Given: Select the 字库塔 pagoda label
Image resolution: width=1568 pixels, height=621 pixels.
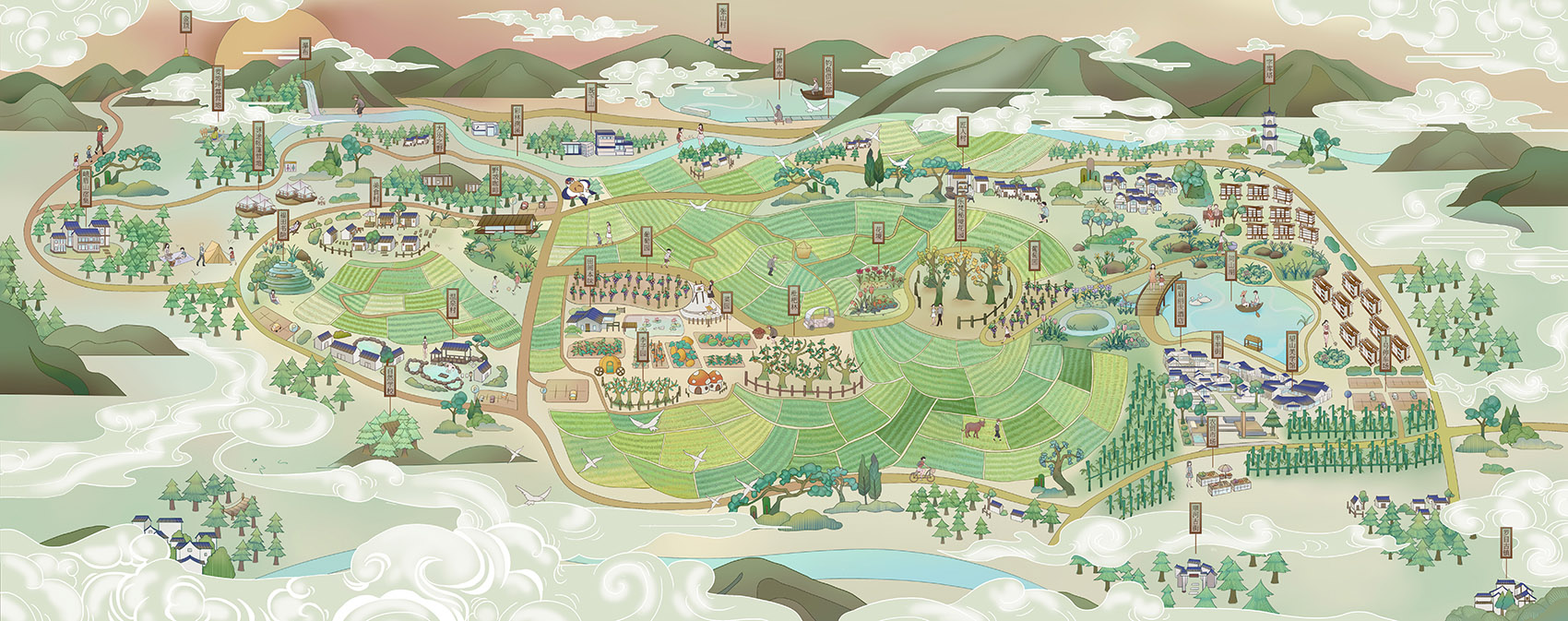Looking at the screenshot, I should 1268,69.
